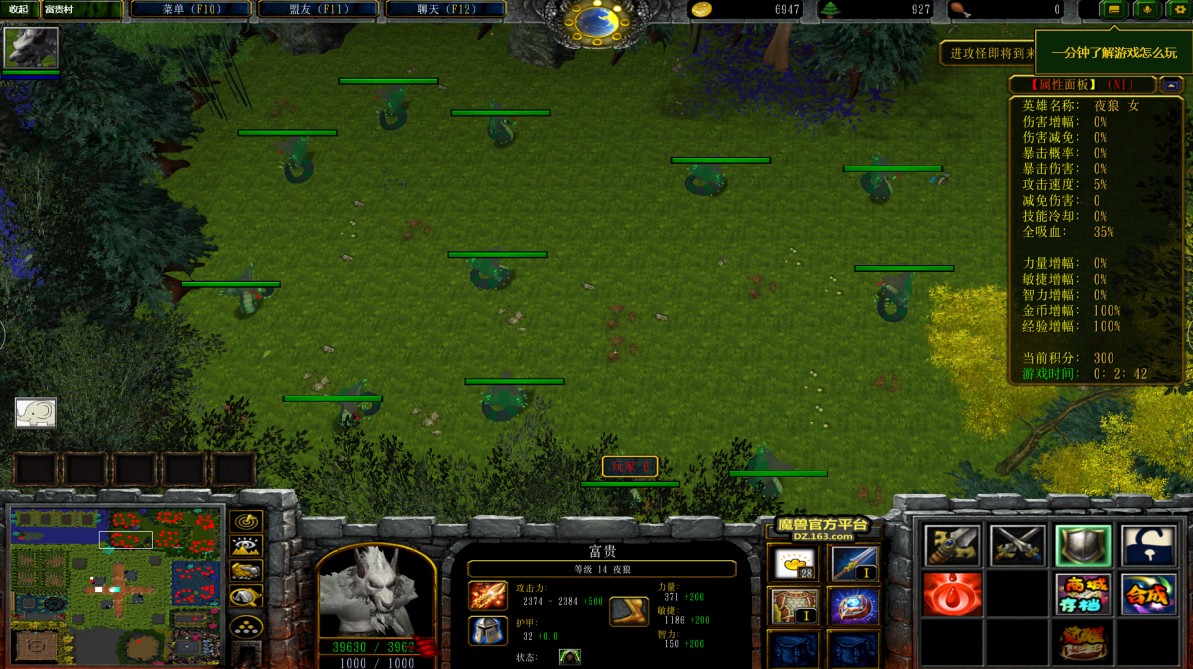Open the 菜单 (F10) menu
Viewport: 1193px width, 669px height.
190,9
